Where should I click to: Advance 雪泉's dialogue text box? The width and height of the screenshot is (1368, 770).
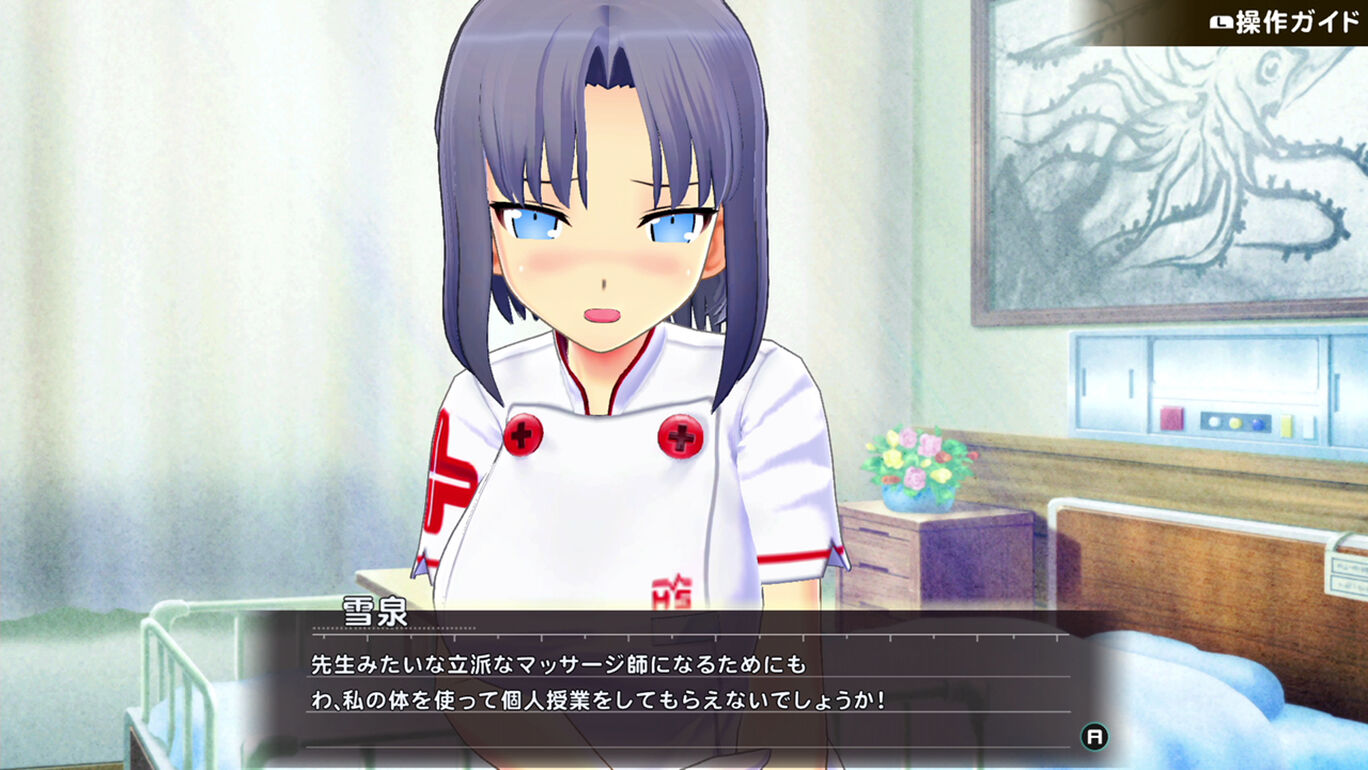pyautogui.click(x=1095, y=737)
